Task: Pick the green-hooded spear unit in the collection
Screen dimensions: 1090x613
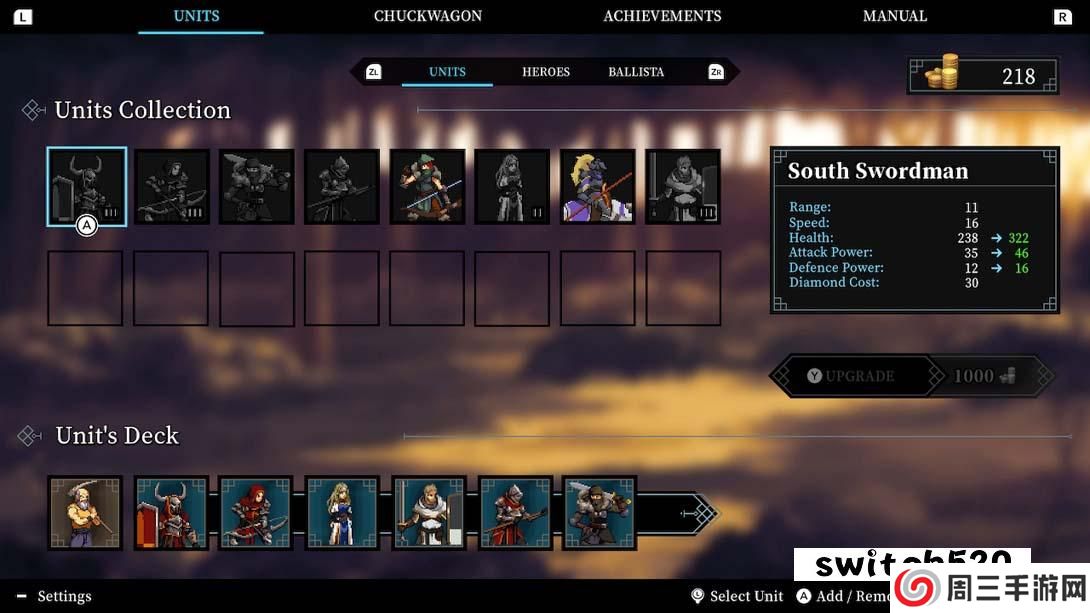Action: point(427,187)
